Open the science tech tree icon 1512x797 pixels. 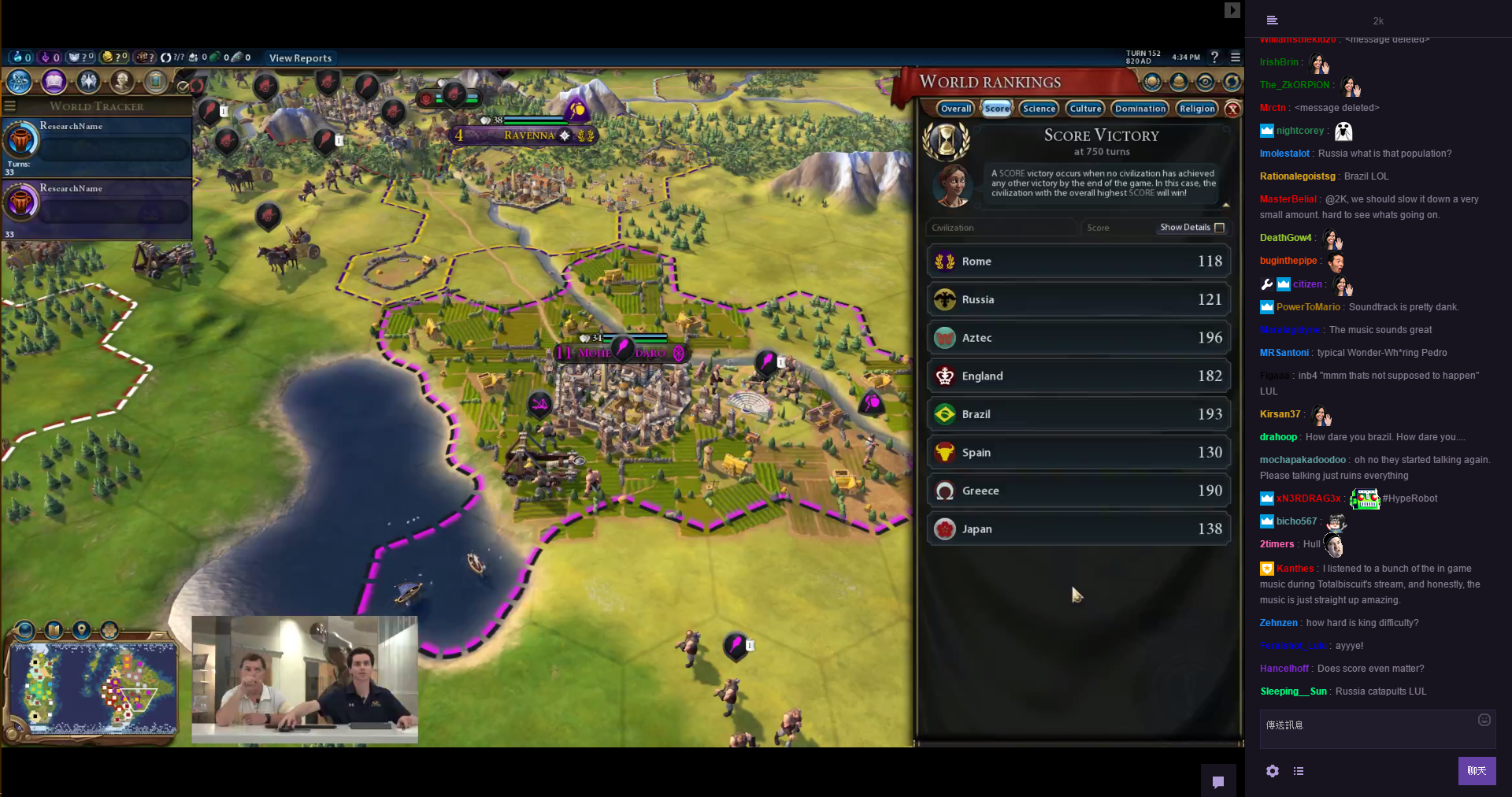pyautogui.click(x=19, y=81)
